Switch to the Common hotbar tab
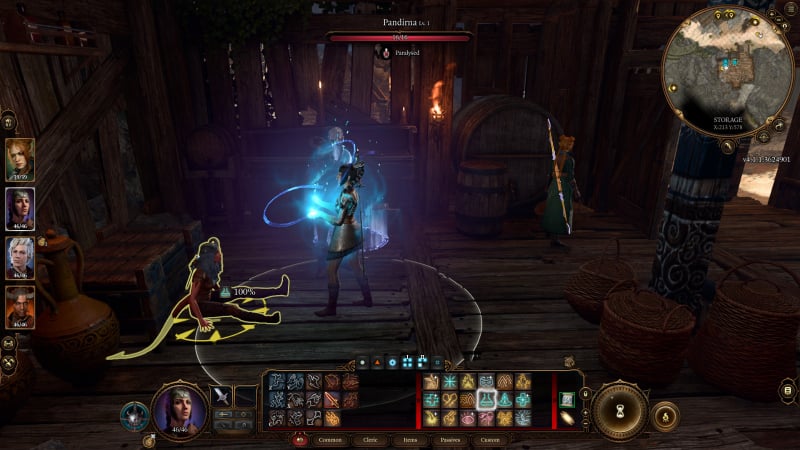This screenshot has width=800, height=450. pos(328,438)
